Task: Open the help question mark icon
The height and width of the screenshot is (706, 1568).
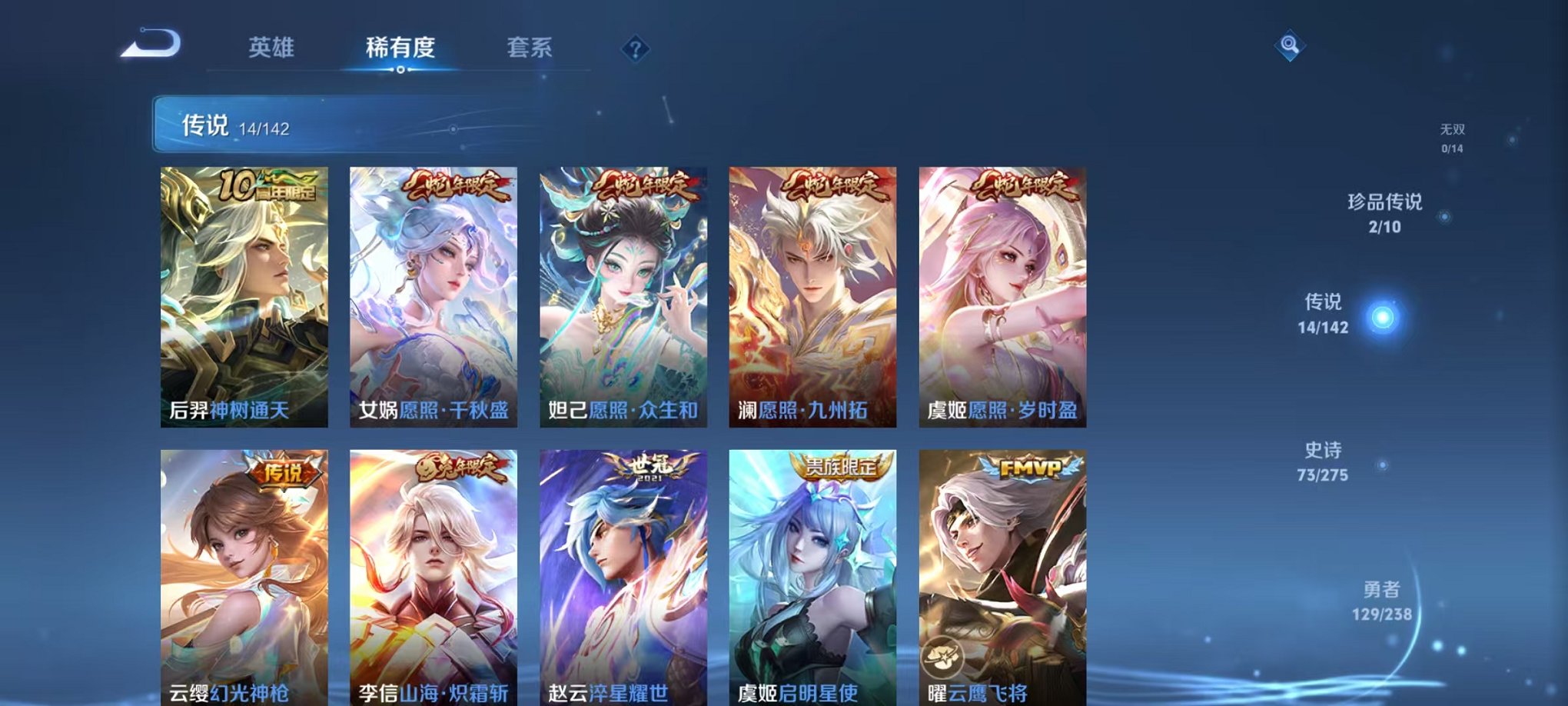Action: [633, 50]
